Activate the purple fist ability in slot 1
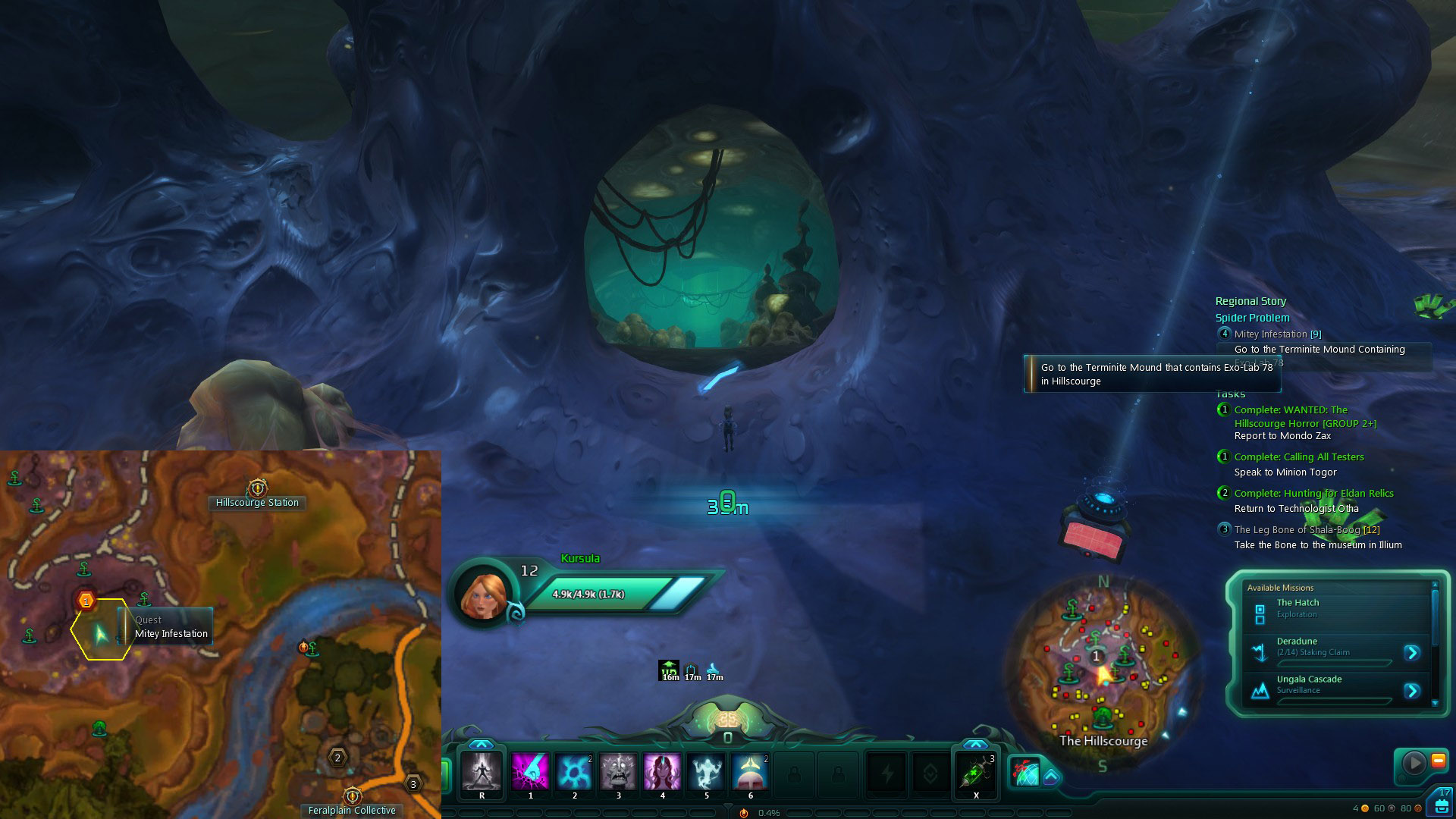This screenshot has width=1456, height=819. [529, 771]
